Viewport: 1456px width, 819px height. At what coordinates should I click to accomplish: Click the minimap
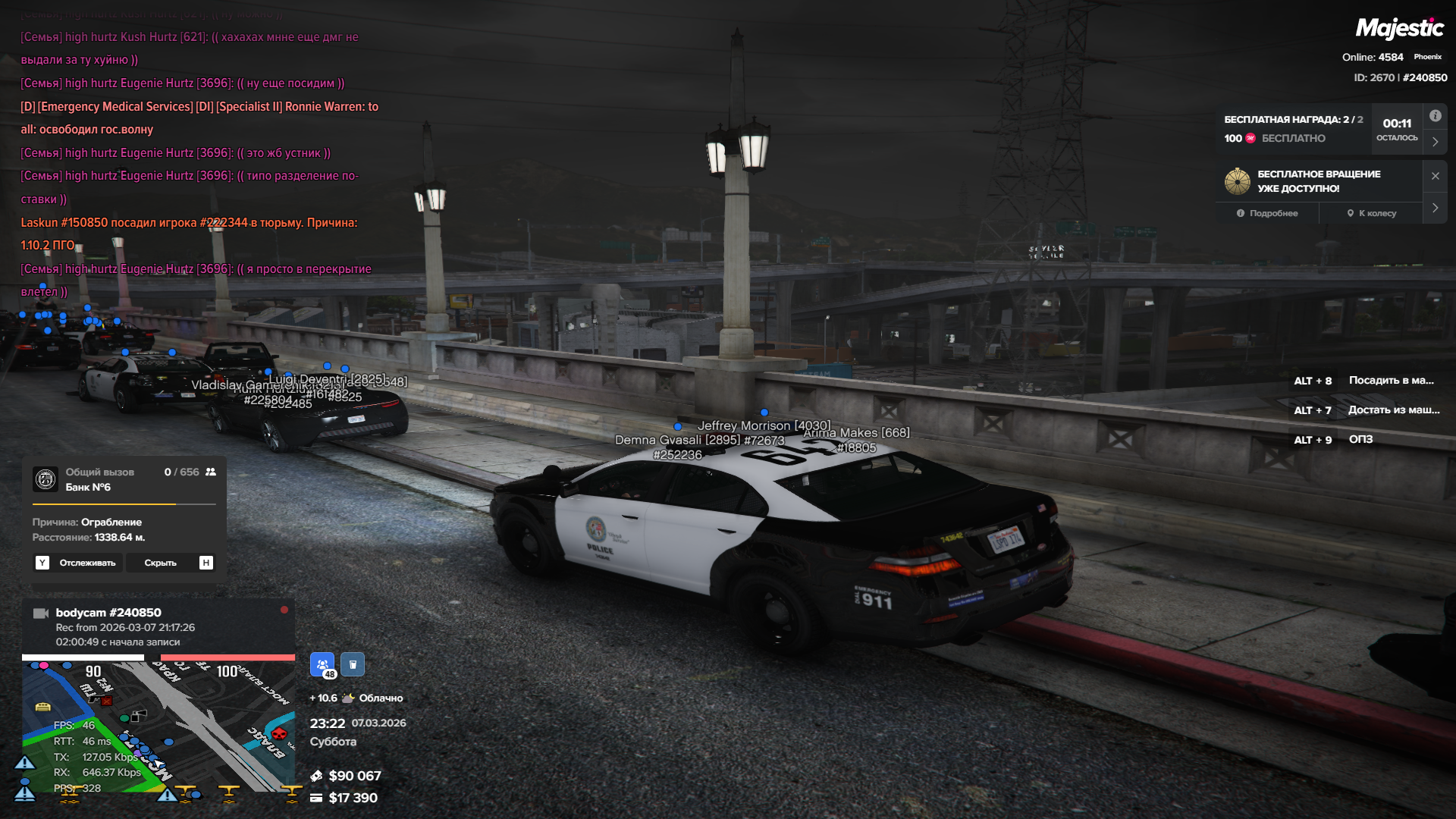(x=158, y=726)
